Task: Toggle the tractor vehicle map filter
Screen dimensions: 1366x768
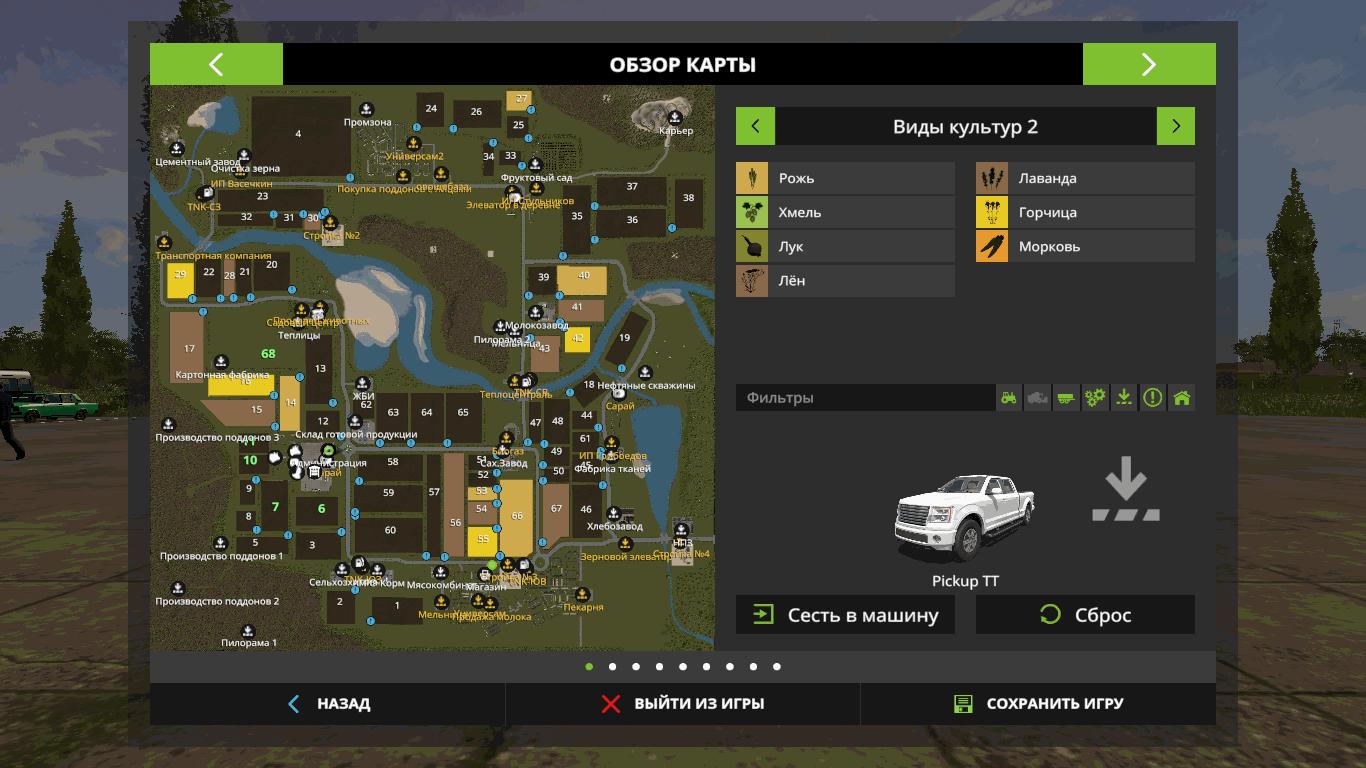Action: click(x=1009, y=398)
